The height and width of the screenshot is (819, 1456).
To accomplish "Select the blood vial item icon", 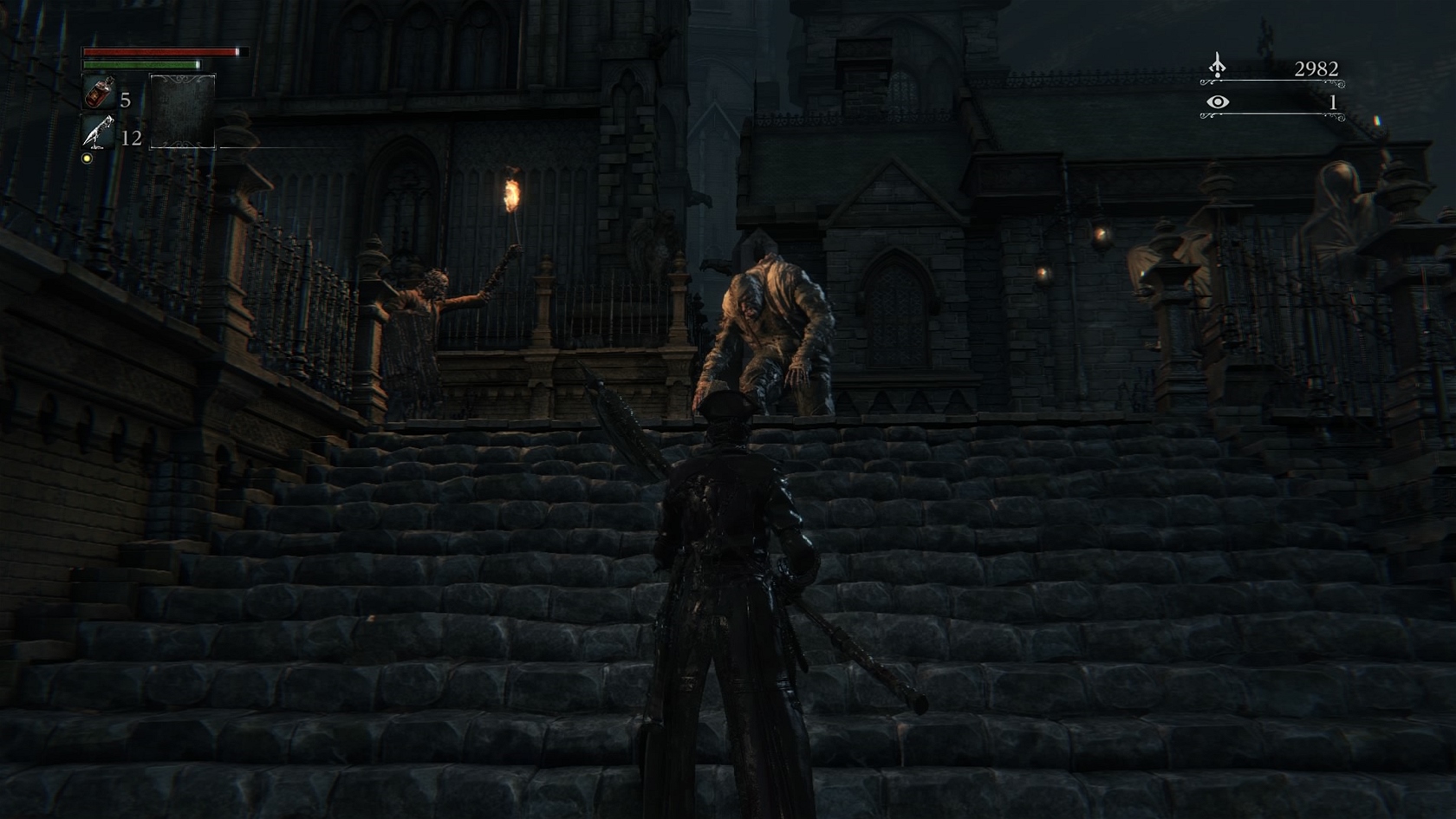I will point(98,93).
